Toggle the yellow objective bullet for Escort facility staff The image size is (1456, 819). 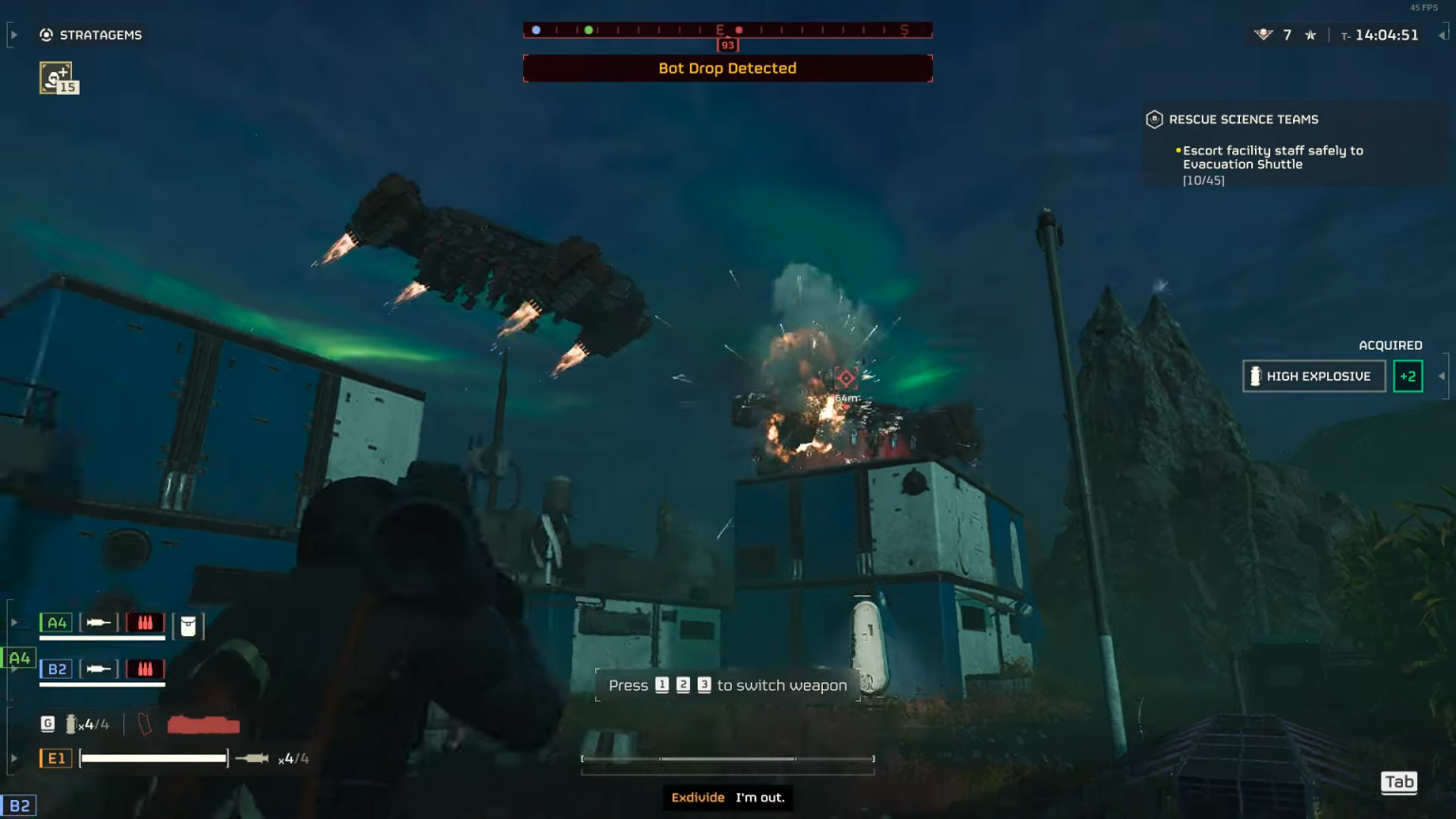tap(1177, 150)
